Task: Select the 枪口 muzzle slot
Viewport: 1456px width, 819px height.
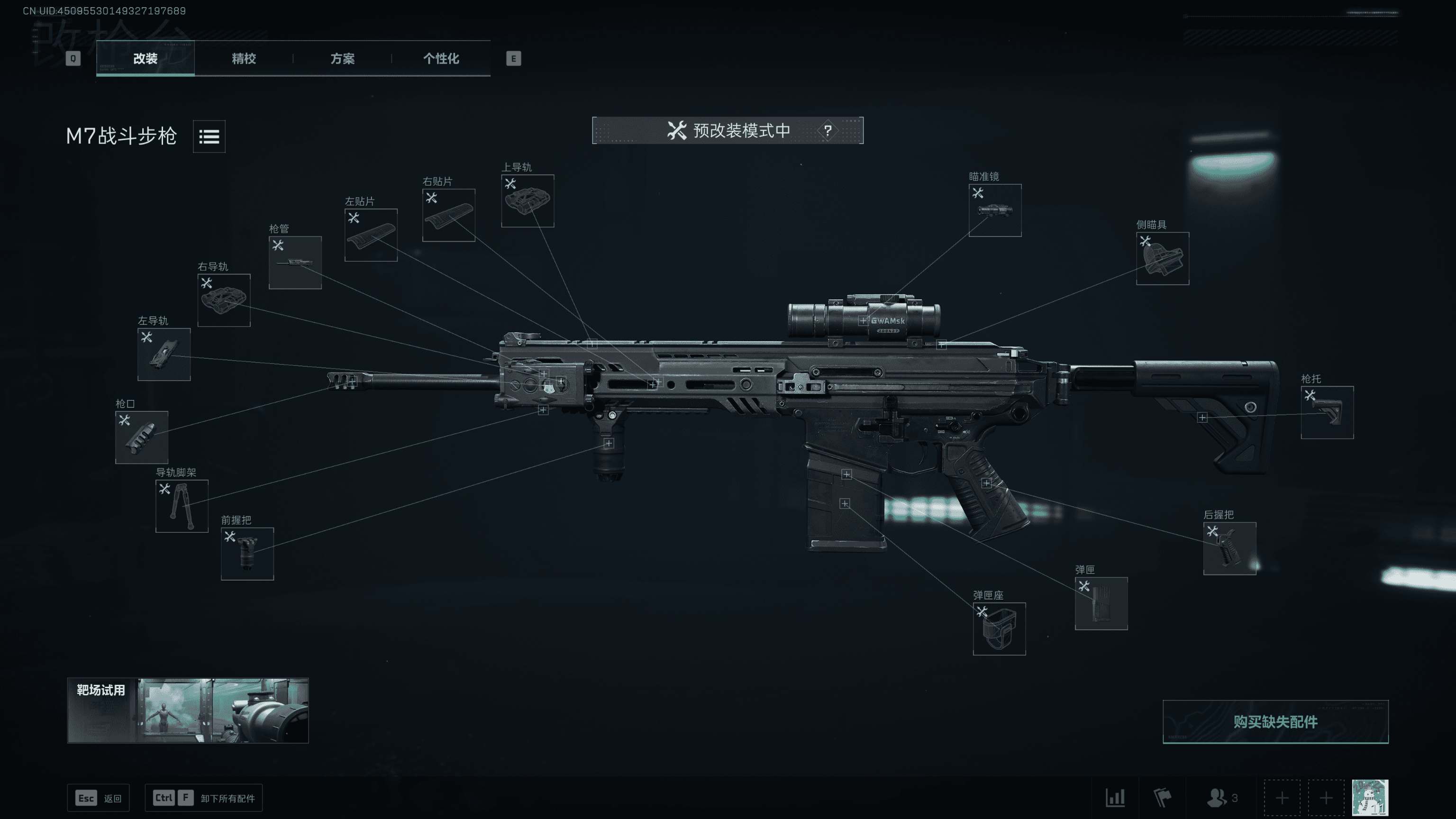Action: (x=141, y=437)
